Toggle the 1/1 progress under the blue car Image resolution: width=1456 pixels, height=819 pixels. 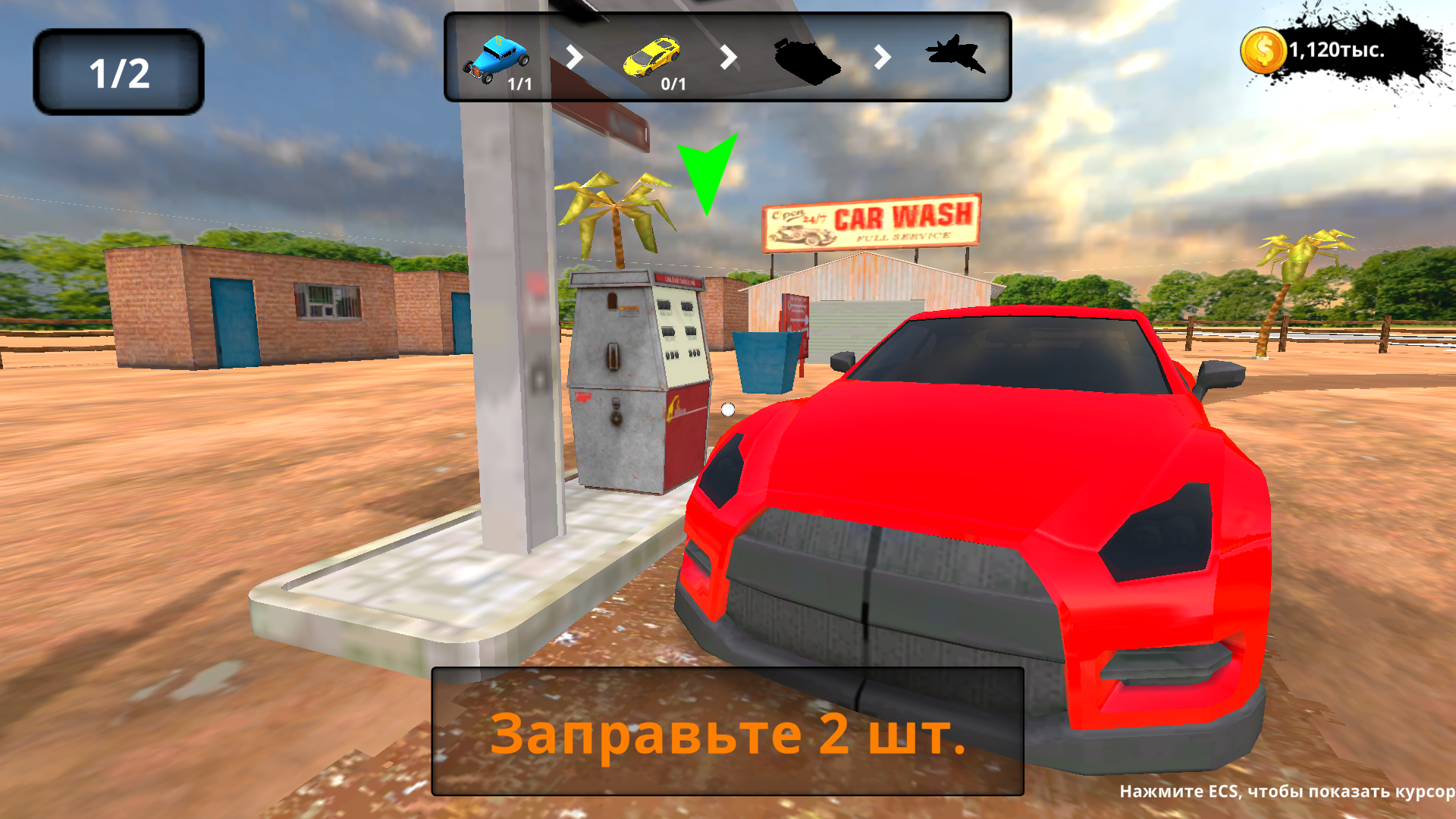pyautogui.click(x=519, y=85)
